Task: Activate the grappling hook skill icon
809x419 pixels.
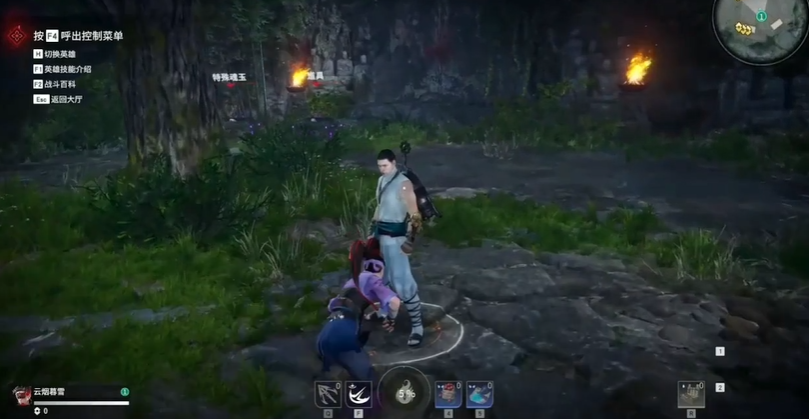Action: point(328,394)
